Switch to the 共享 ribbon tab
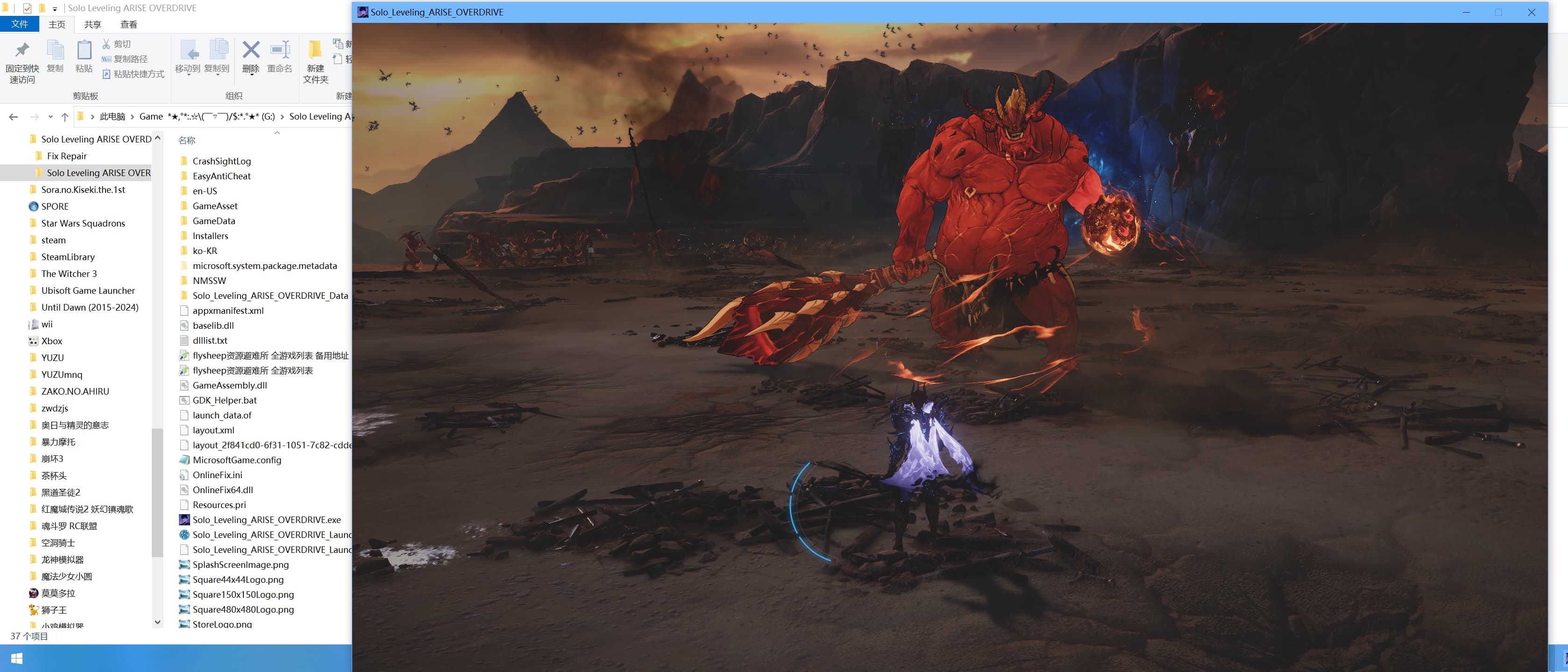This screenshot has height=672, width=1568. coord(92,24)
